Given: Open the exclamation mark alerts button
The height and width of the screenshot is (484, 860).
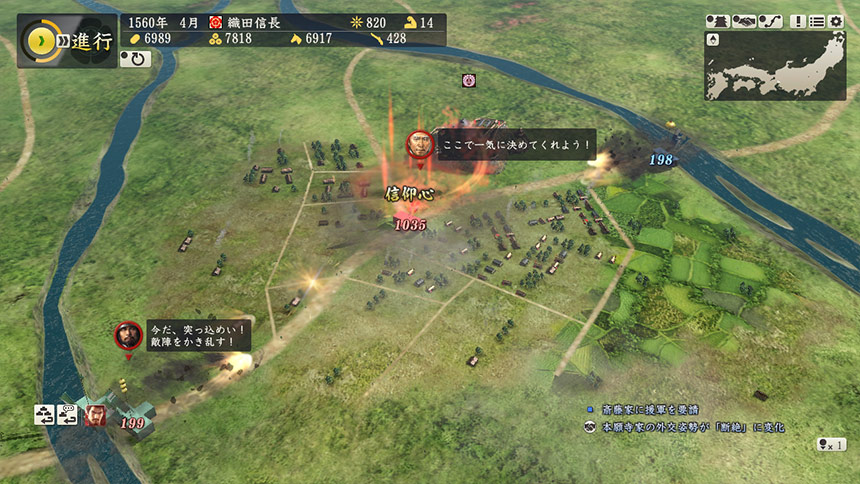Looking at the screenshot, I should [798, 21].
